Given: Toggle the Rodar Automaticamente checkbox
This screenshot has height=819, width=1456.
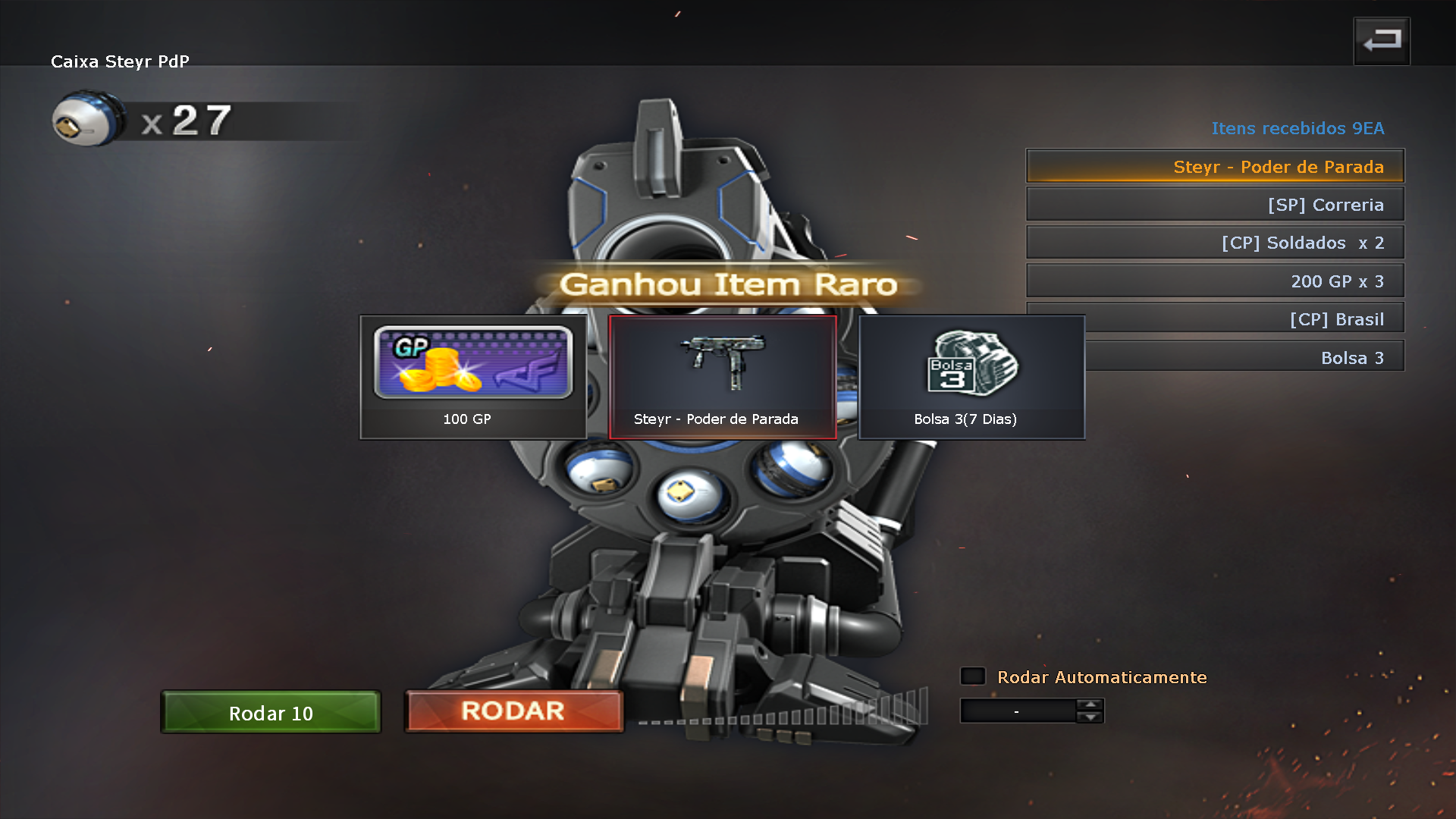Looking at the screenshot, I should click(973, 676).
